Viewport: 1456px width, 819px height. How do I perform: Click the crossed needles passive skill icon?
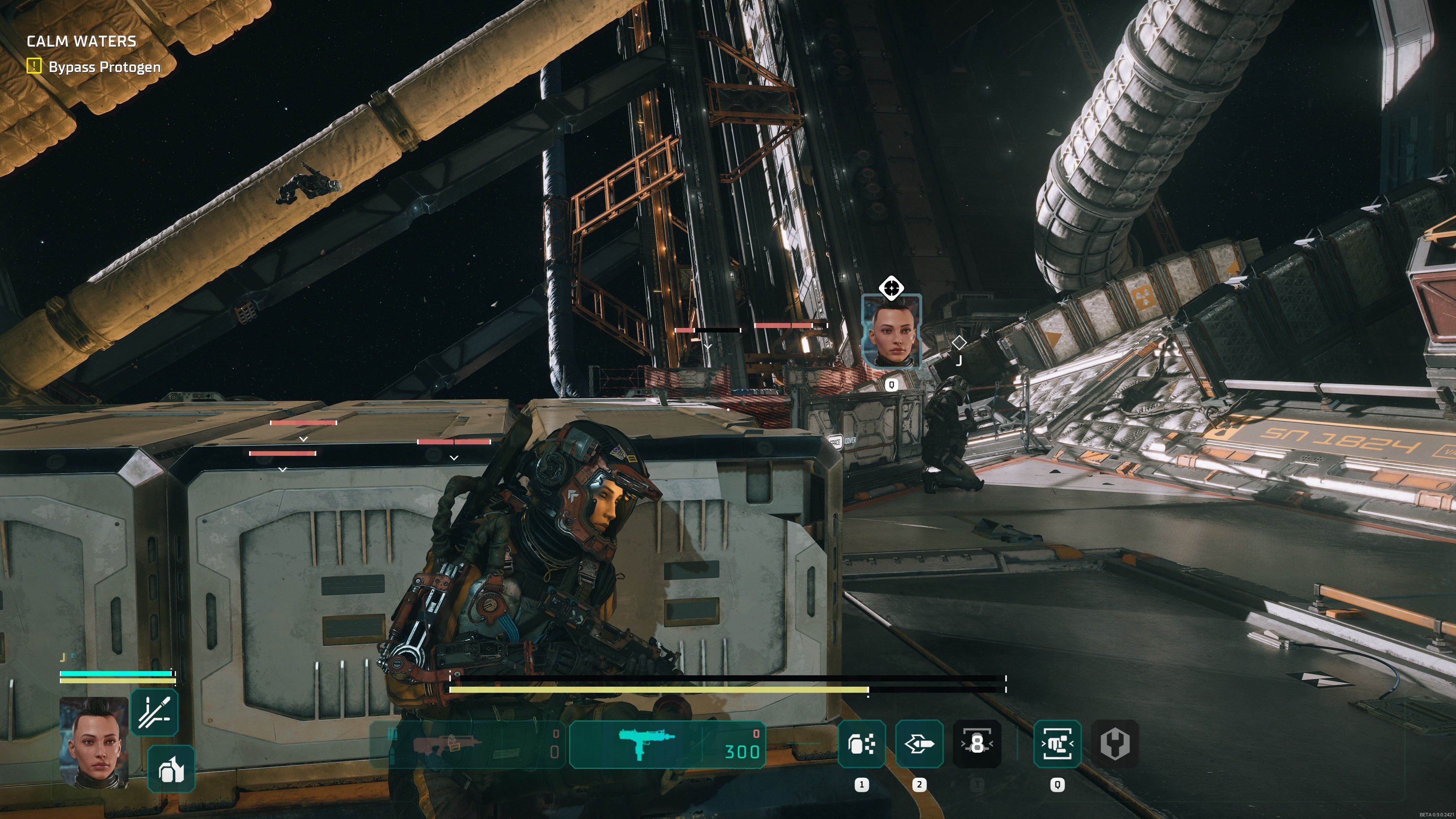(x=154, y=712)
